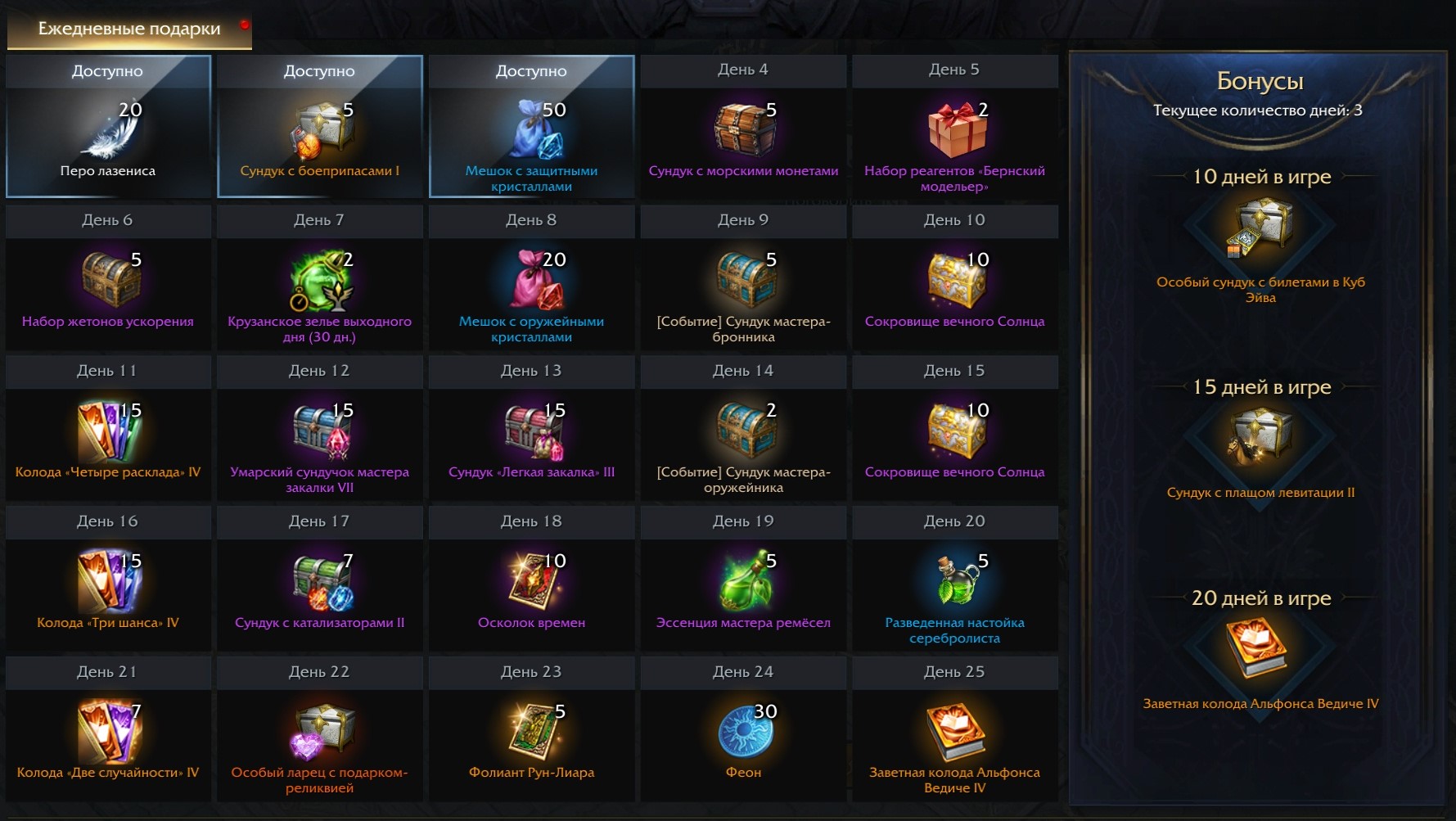Open the 15-day bonus Сундук с плащом левитации

click(x=1260, y=440)
